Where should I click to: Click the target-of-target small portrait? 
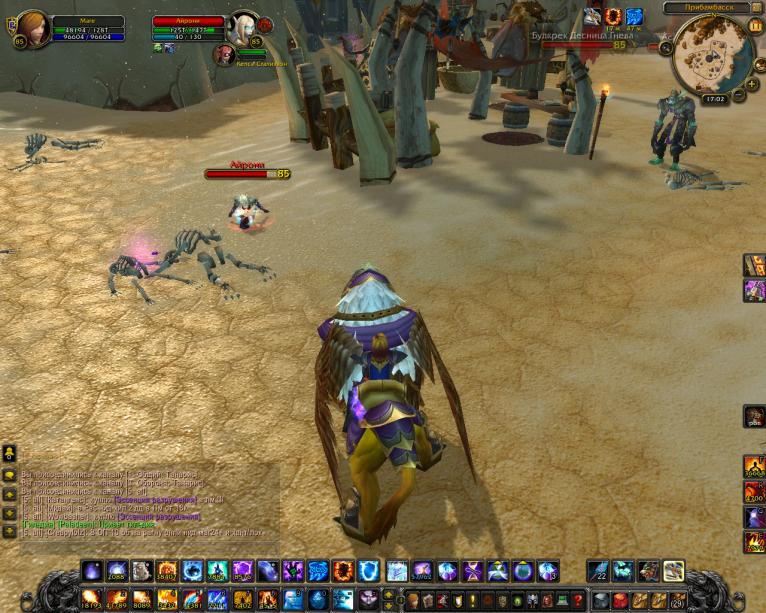click(x=225, y=54)
